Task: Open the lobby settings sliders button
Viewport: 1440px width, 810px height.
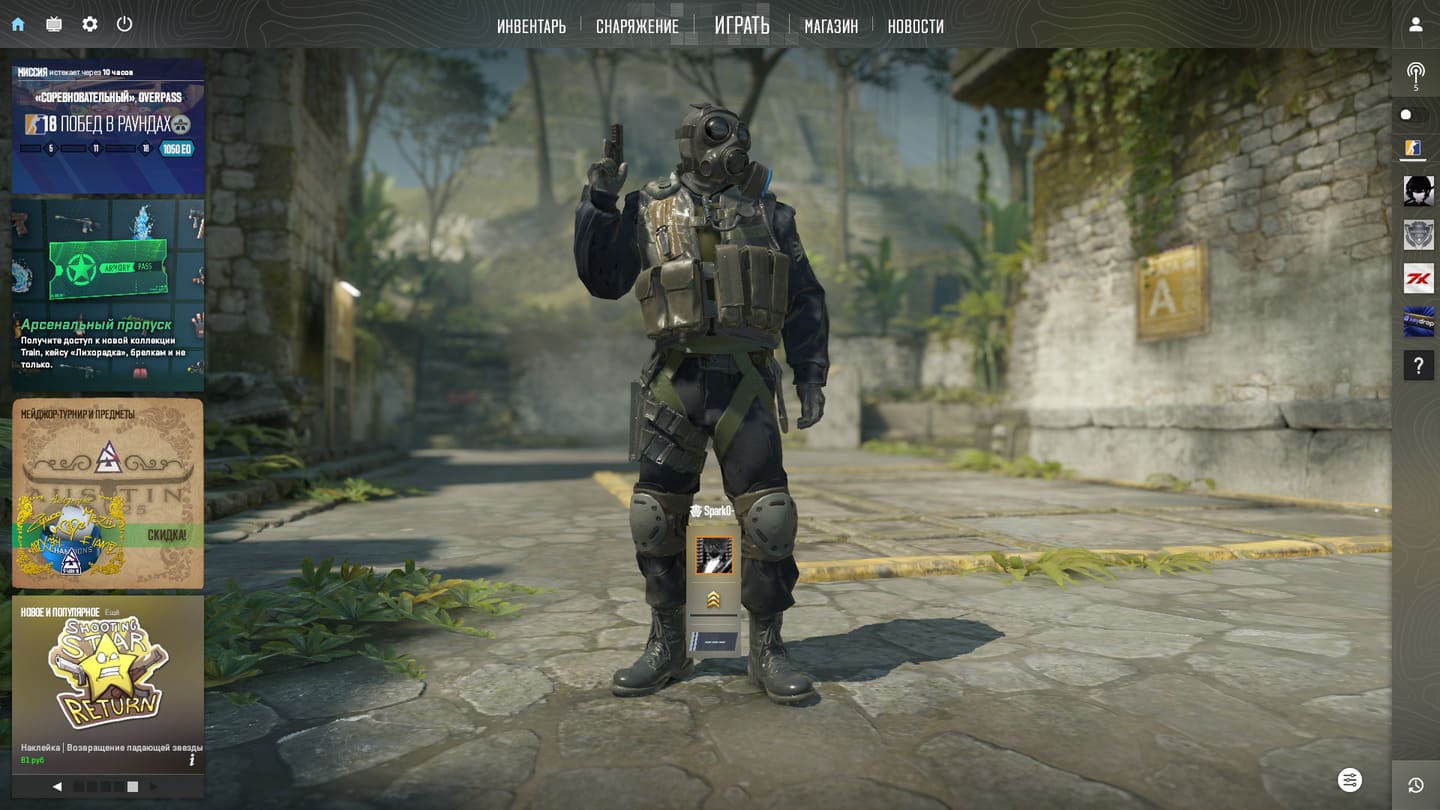Action: click(x=1350, y=780)
